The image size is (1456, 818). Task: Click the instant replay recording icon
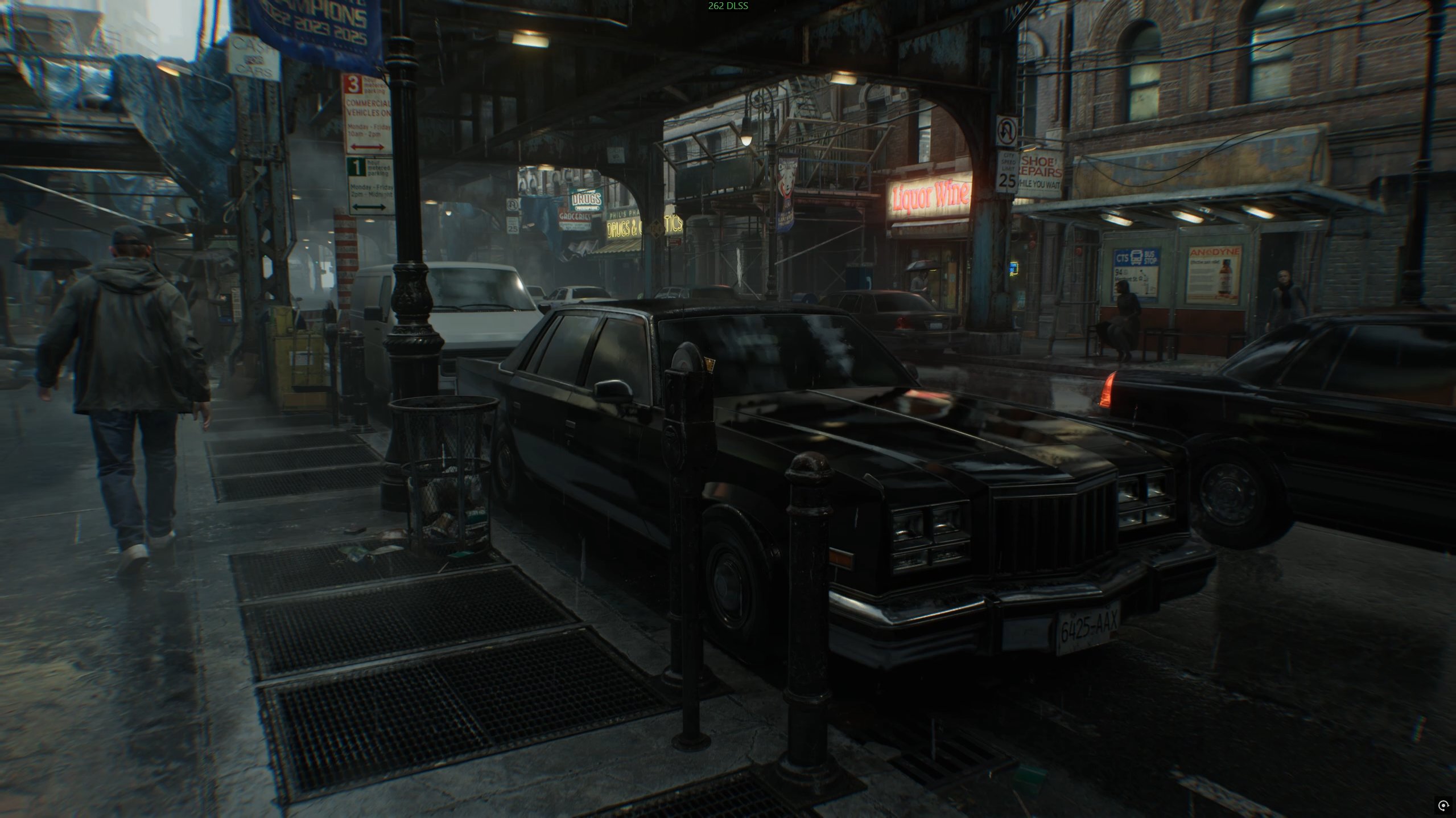coord(1443,805)
